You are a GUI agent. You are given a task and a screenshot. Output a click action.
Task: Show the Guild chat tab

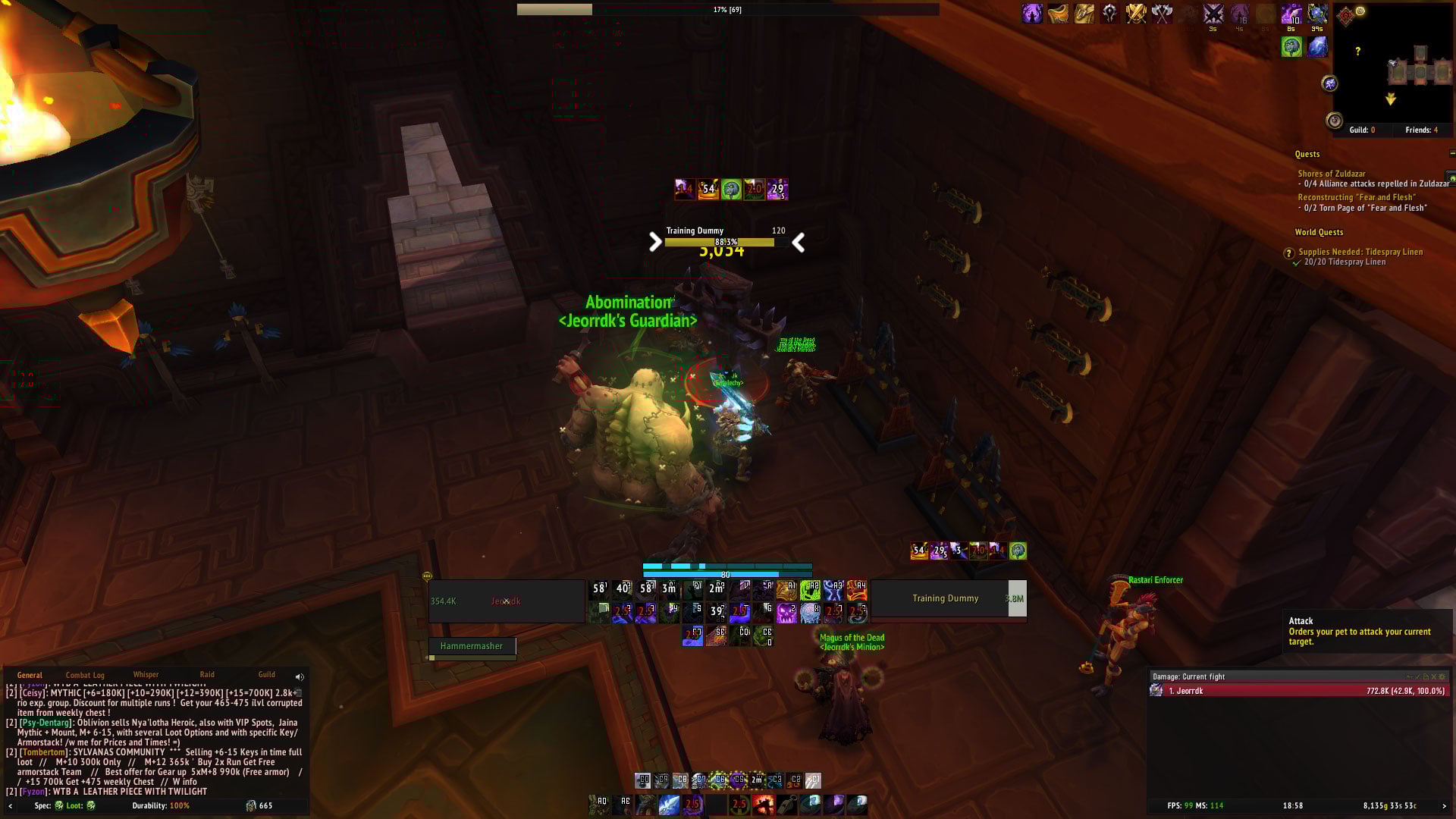[x=266, y=674]
